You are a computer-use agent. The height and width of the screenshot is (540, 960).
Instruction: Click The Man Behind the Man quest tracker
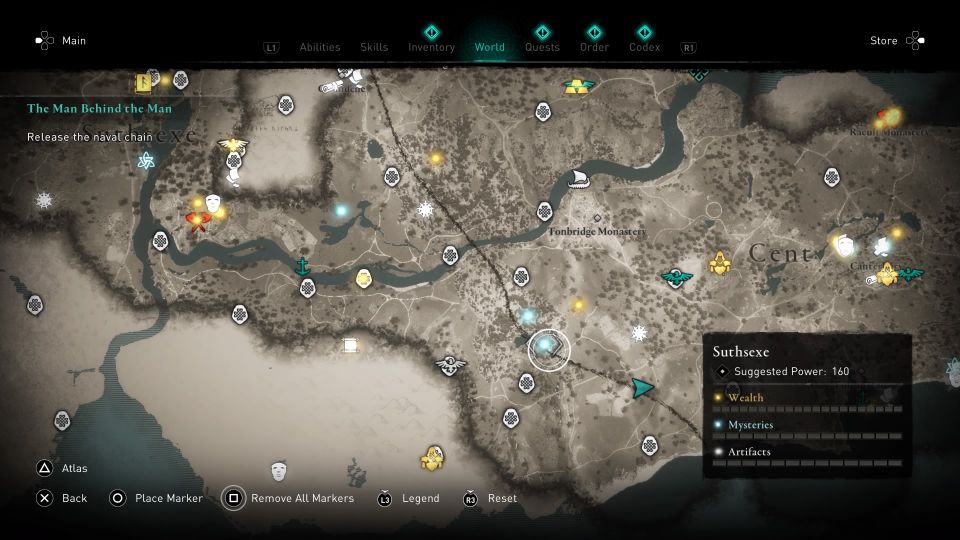99,108
